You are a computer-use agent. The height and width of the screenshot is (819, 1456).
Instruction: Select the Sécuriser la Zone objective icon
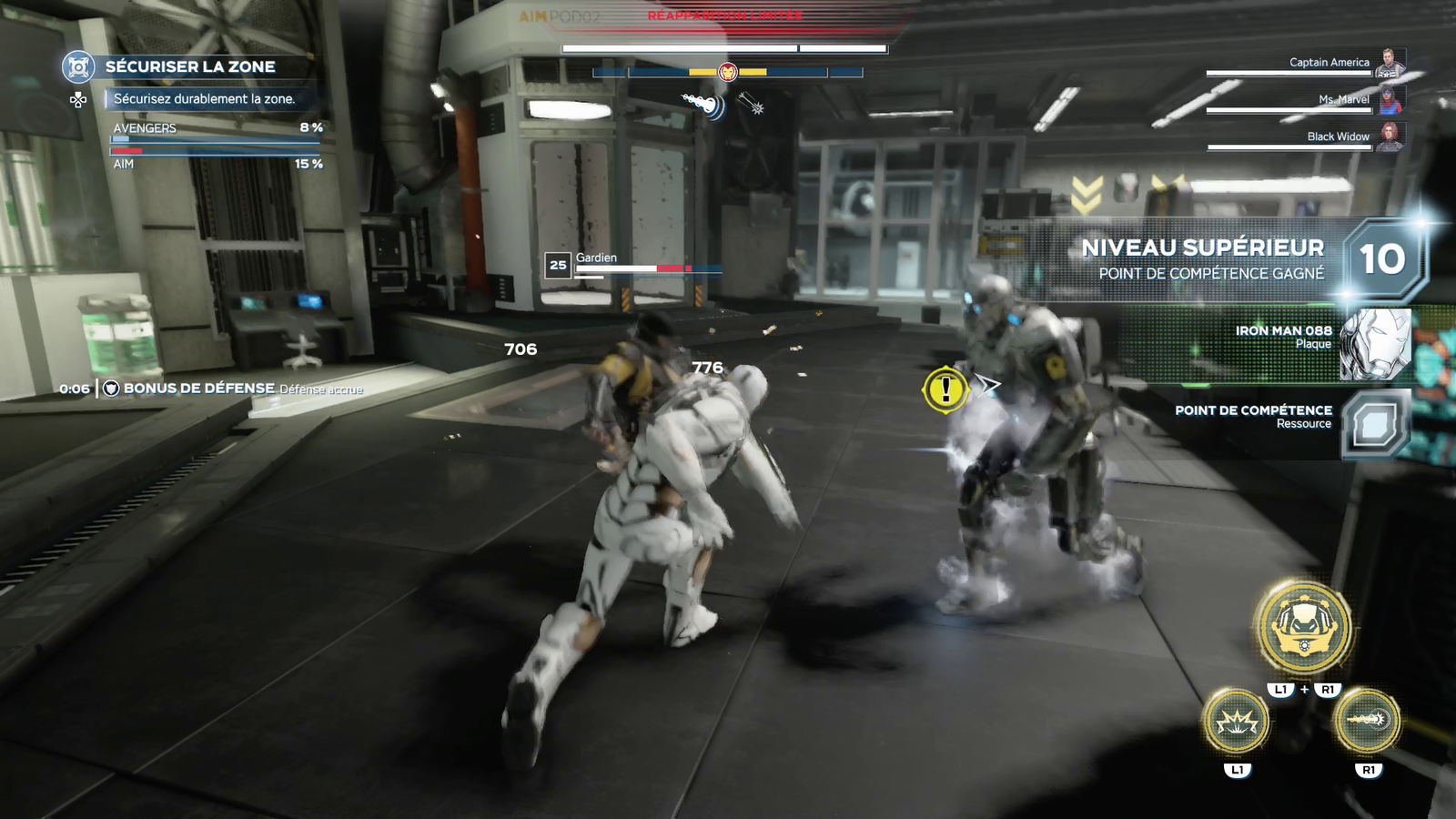79,66
